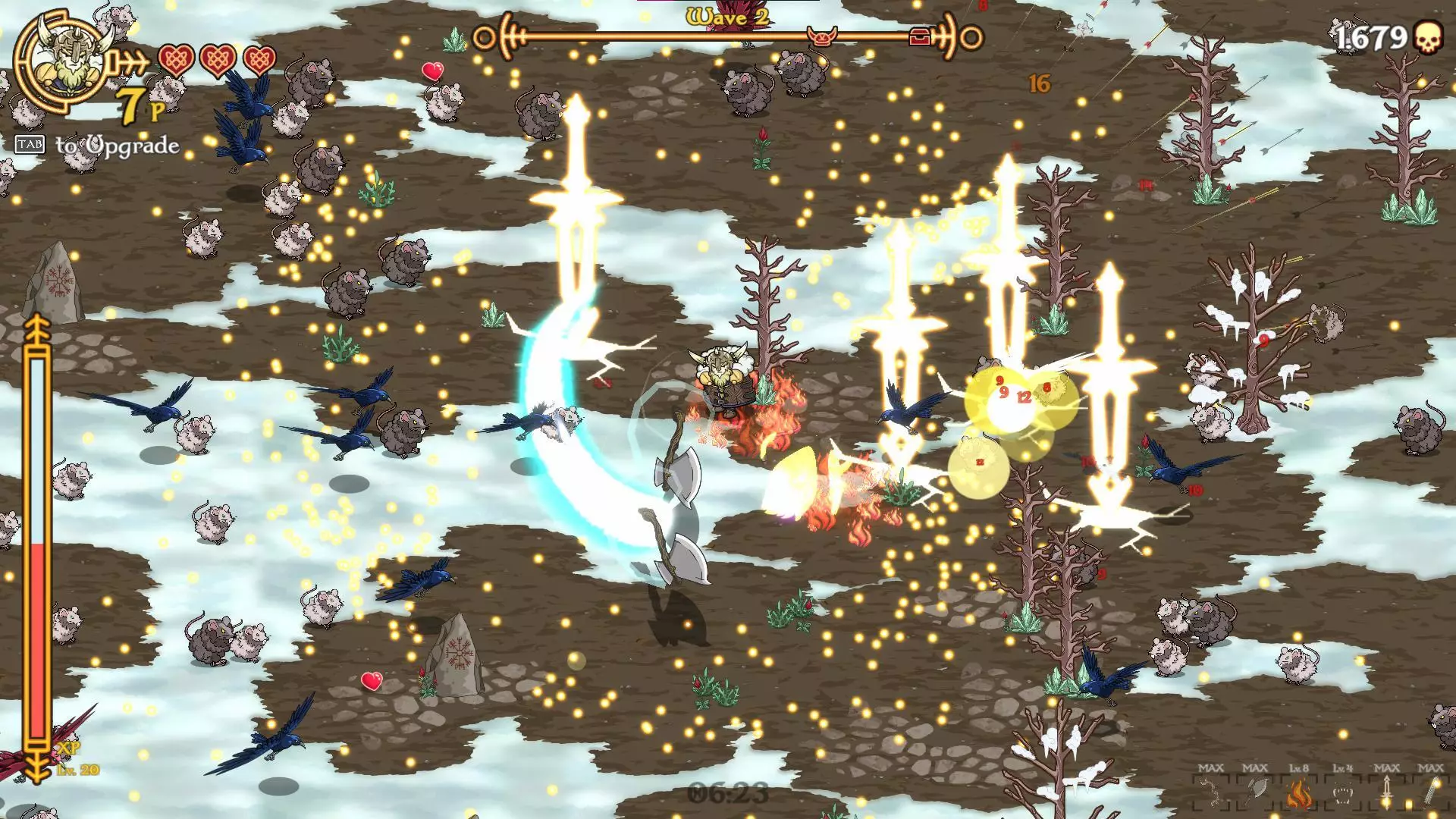
Task: Select the wolf maw ability at Lv. 4
Action: point(1343,794)
